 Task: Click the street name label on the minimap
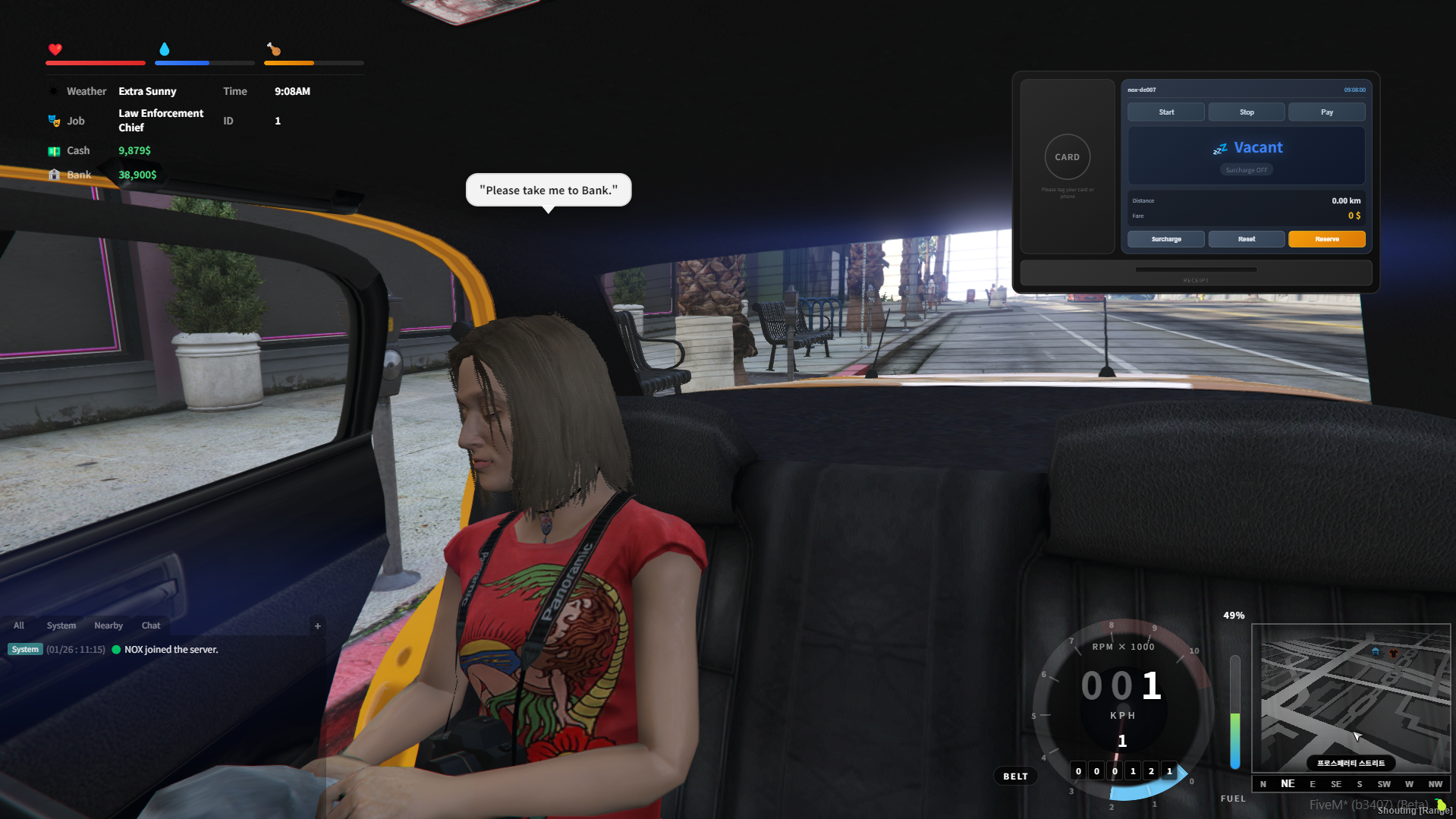point(1351,763)
